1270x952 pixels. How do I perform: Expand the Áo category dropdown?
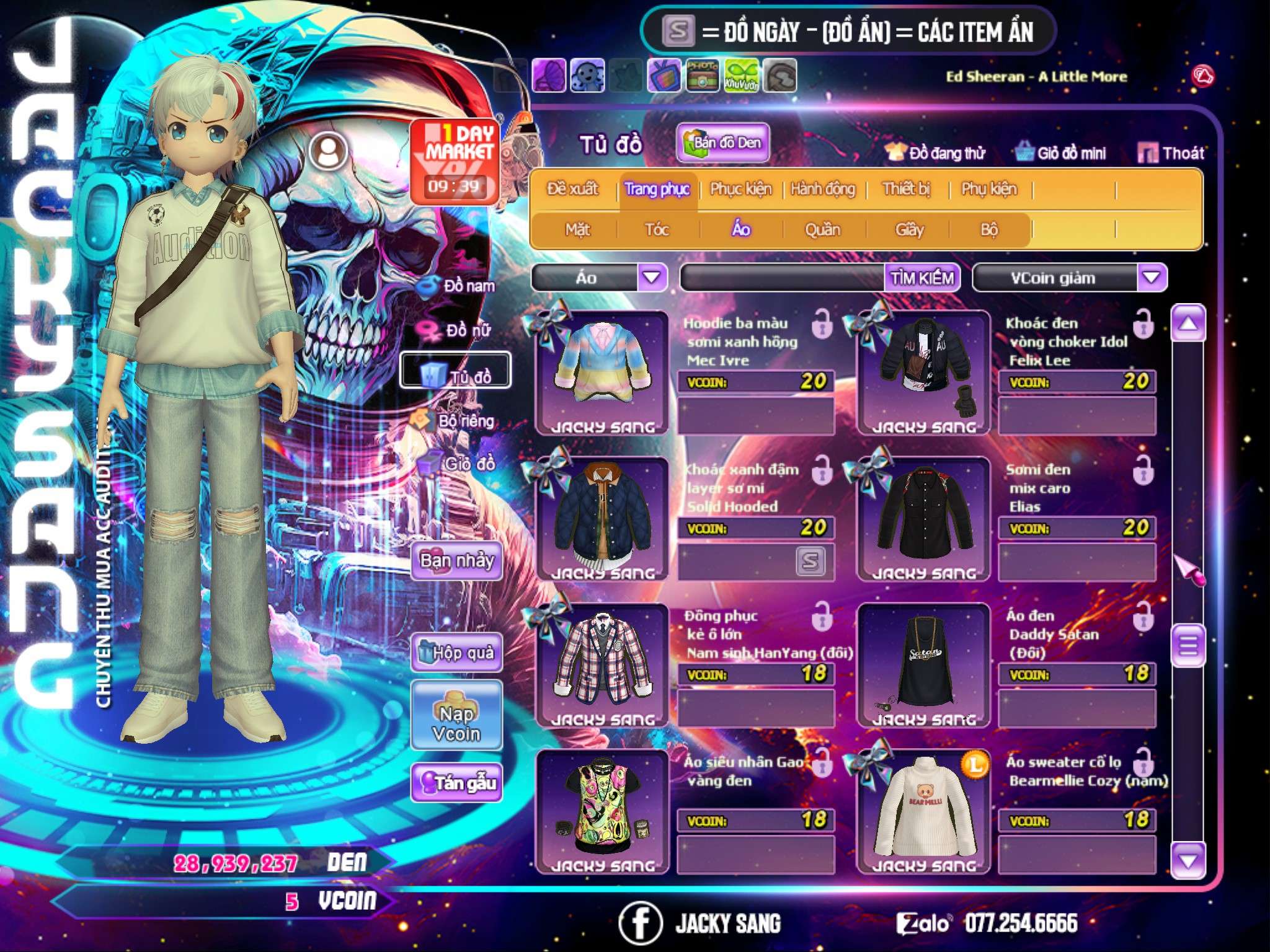652,278
